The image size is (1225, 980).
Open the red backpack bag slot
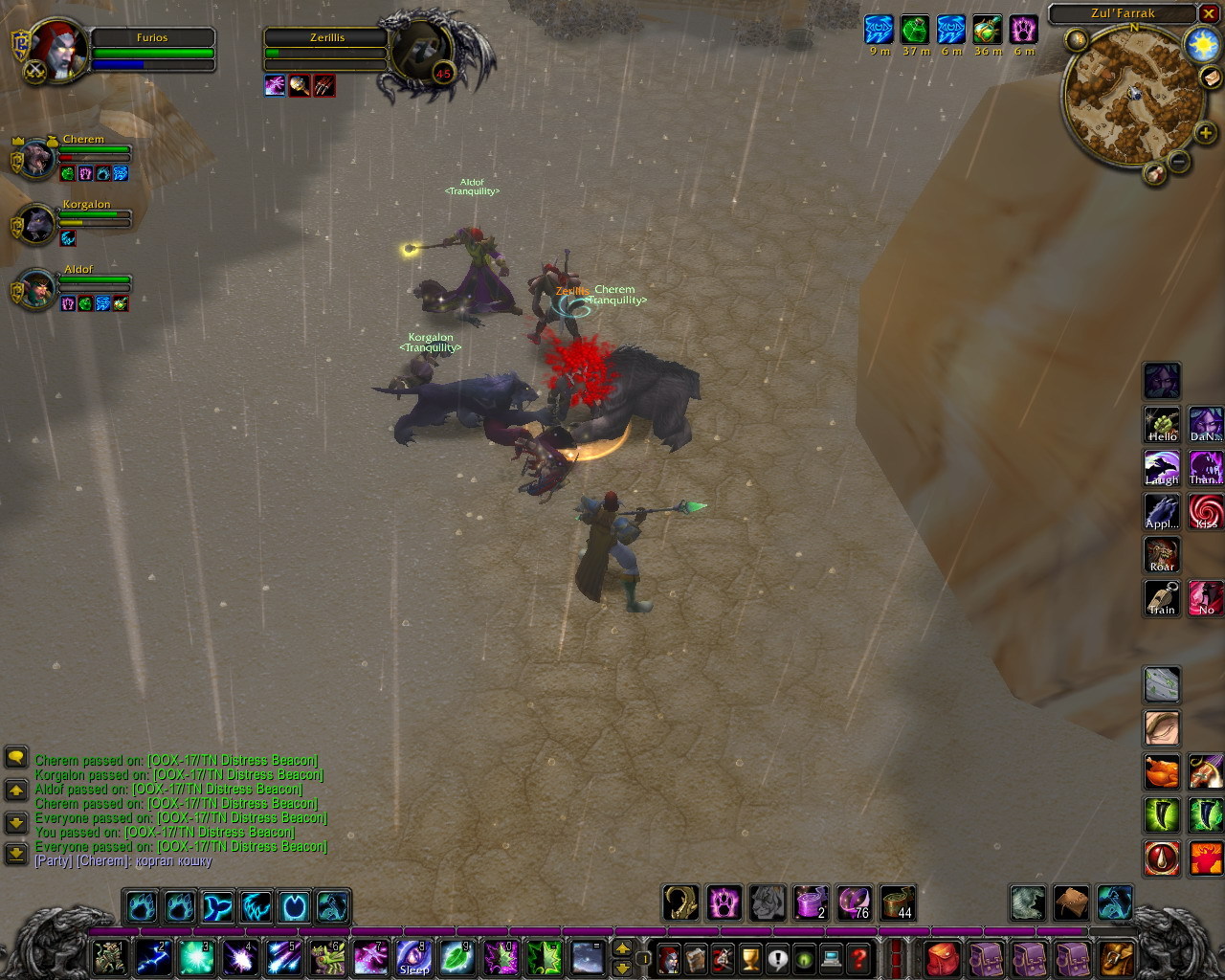coord(942,957)
